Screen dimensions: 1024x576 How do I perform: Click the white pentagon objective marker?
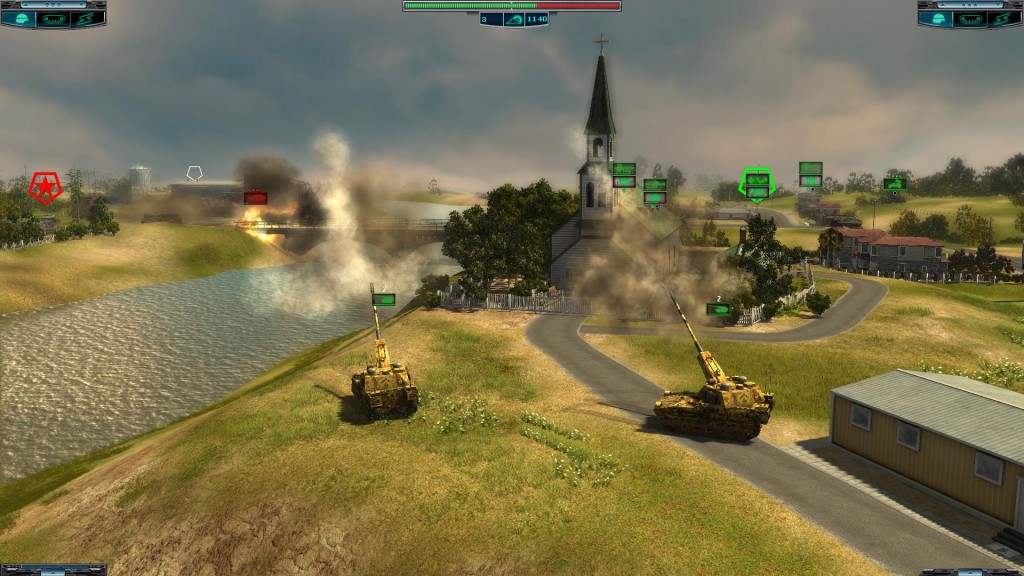click(x=195, y=174)
